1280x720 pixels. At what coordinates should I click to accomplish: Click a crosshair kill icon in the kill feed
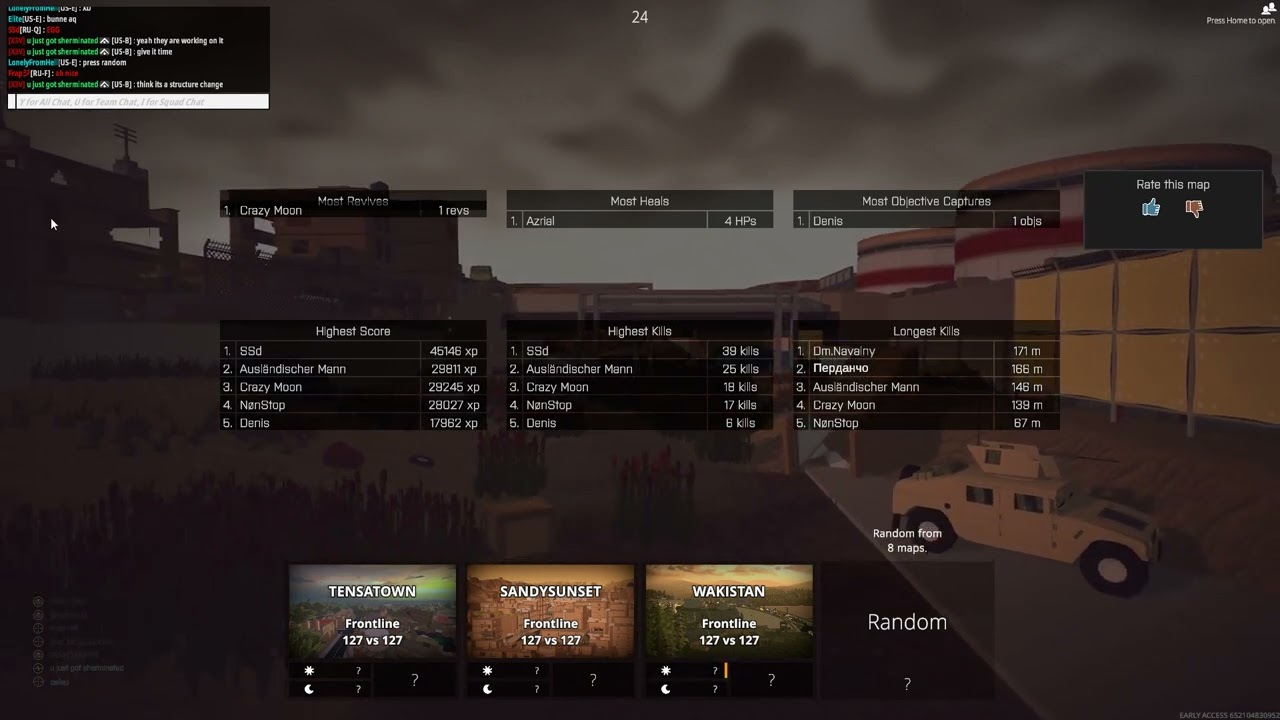tap(107, 41)
